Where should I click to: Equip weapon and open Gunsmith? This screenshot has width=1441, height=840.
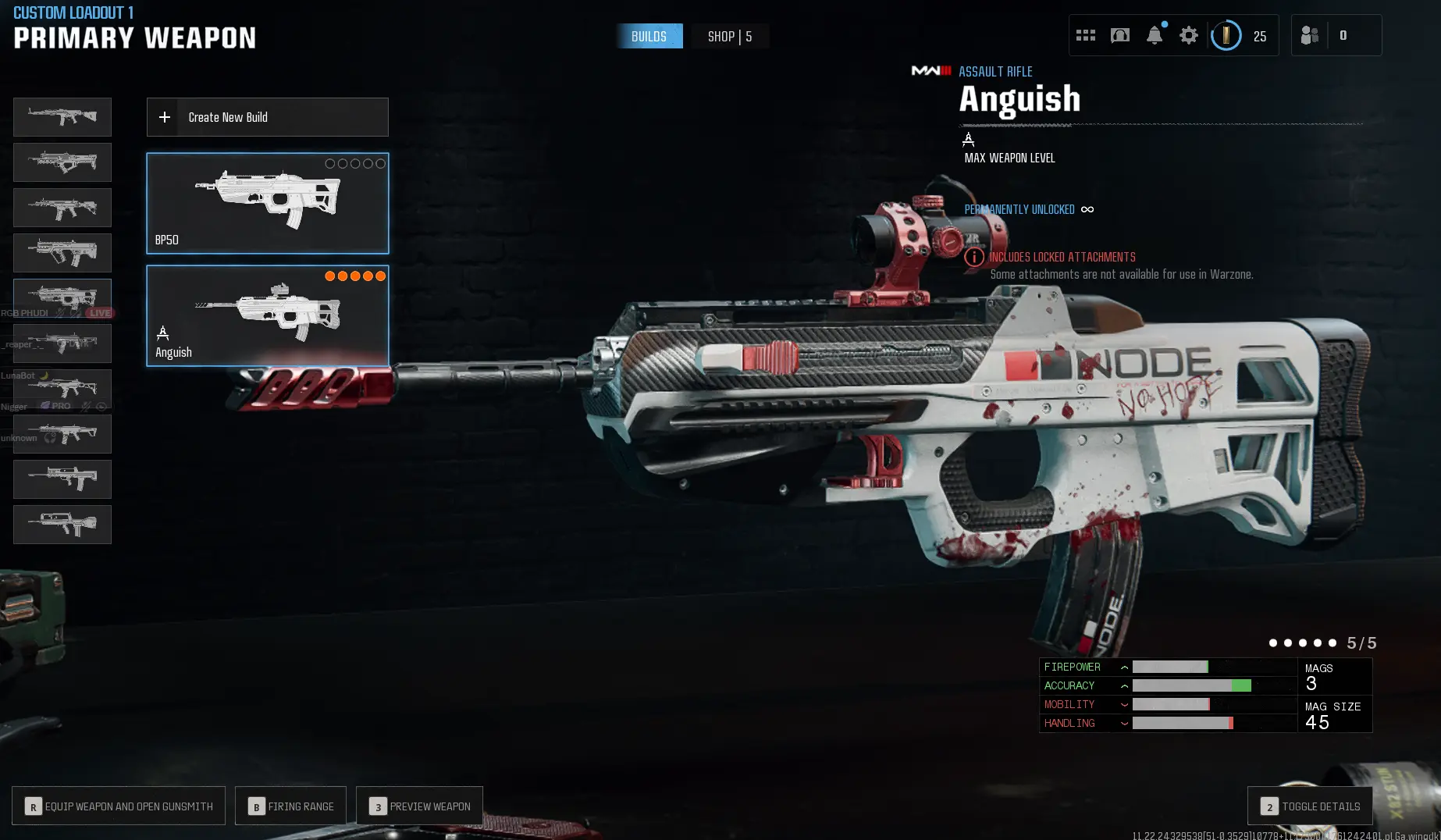[119, 806]
